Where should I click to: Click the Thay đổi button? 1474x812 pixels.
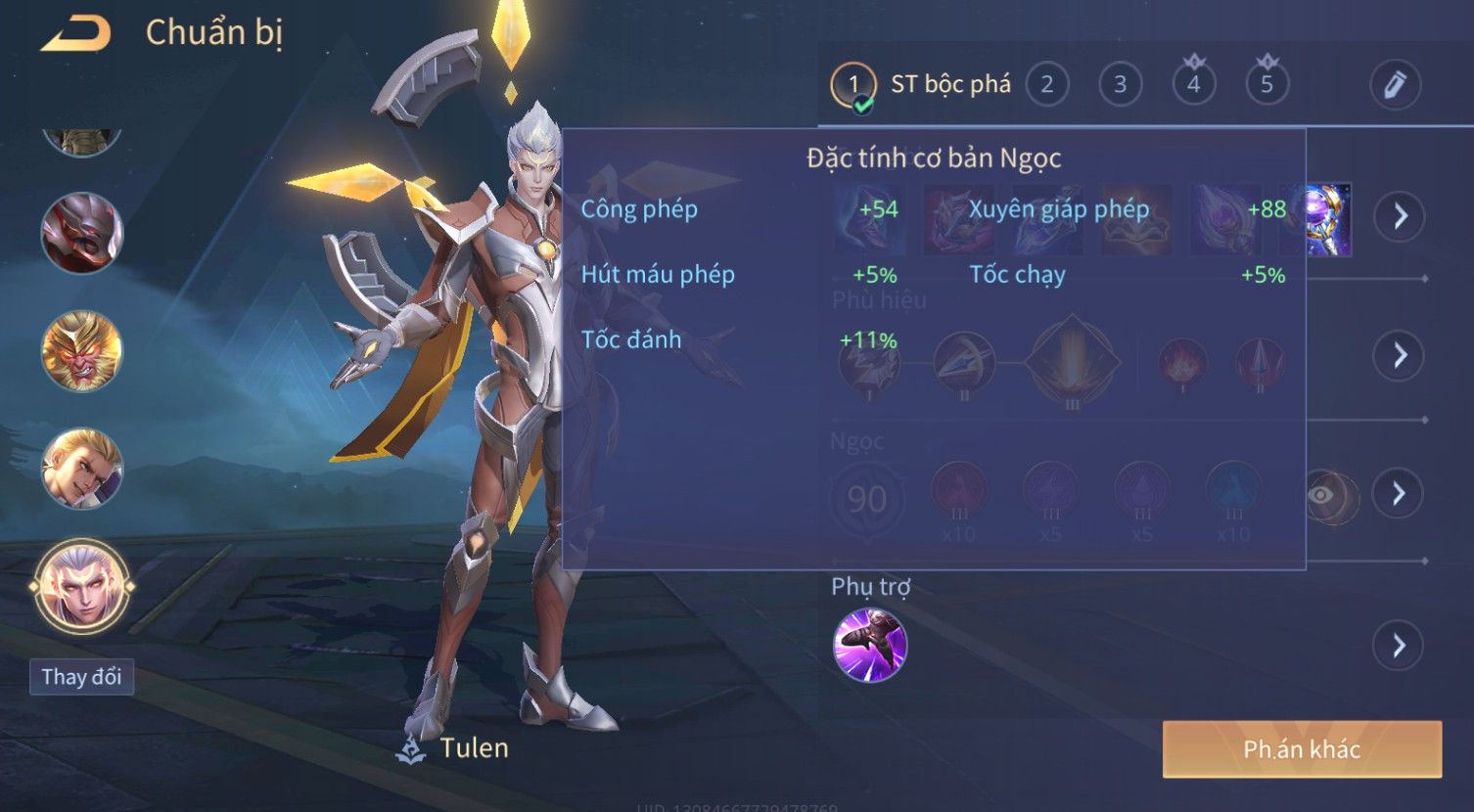(x=81, y=677)
